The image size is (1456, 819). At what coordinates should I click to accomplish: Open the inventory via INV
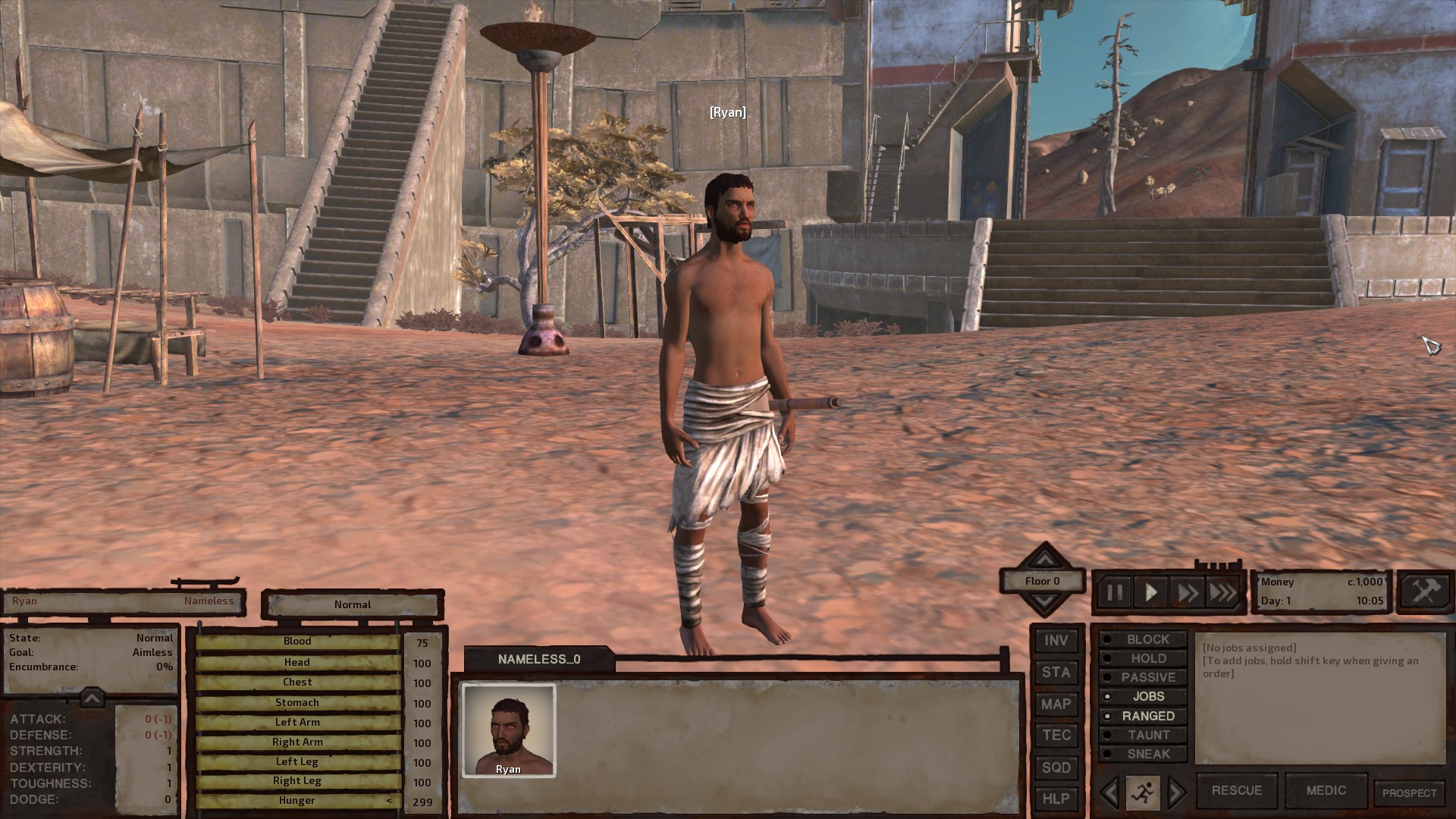coord(1056,641)
